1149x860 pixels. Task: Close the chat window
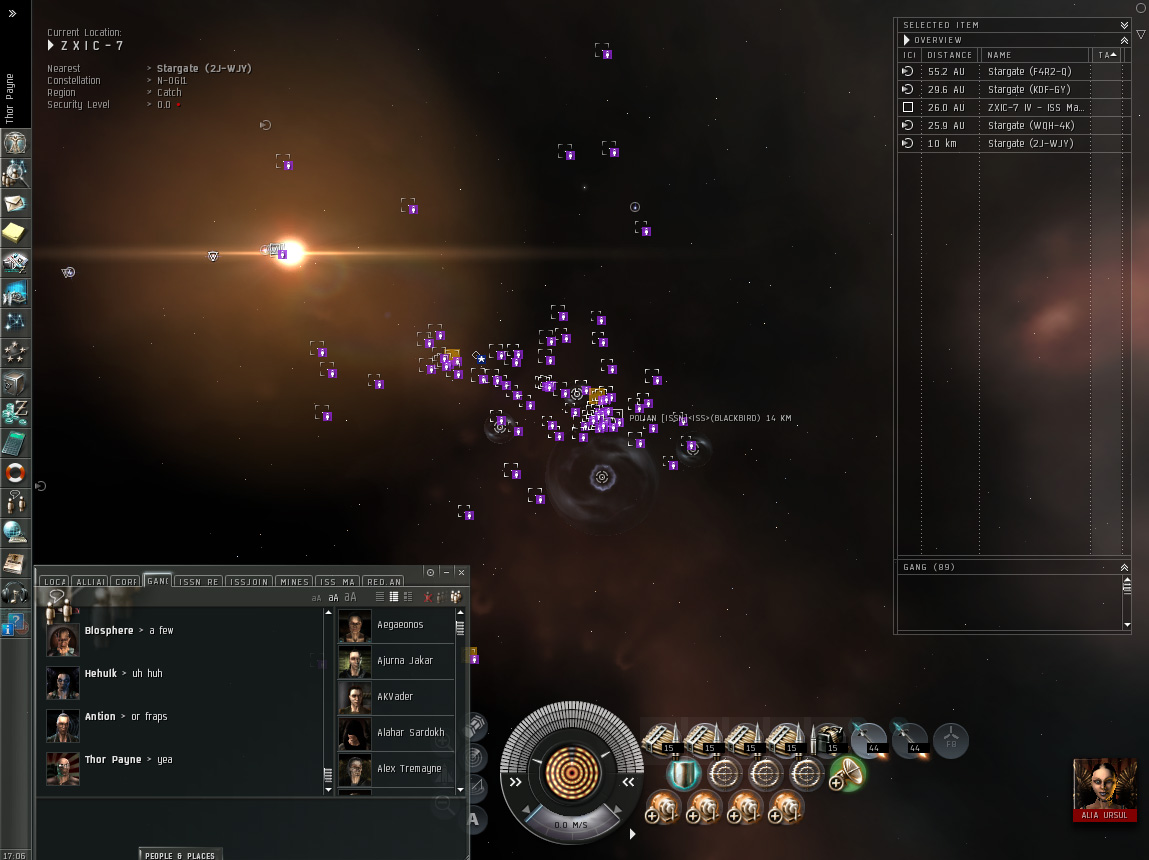[461, 572]
